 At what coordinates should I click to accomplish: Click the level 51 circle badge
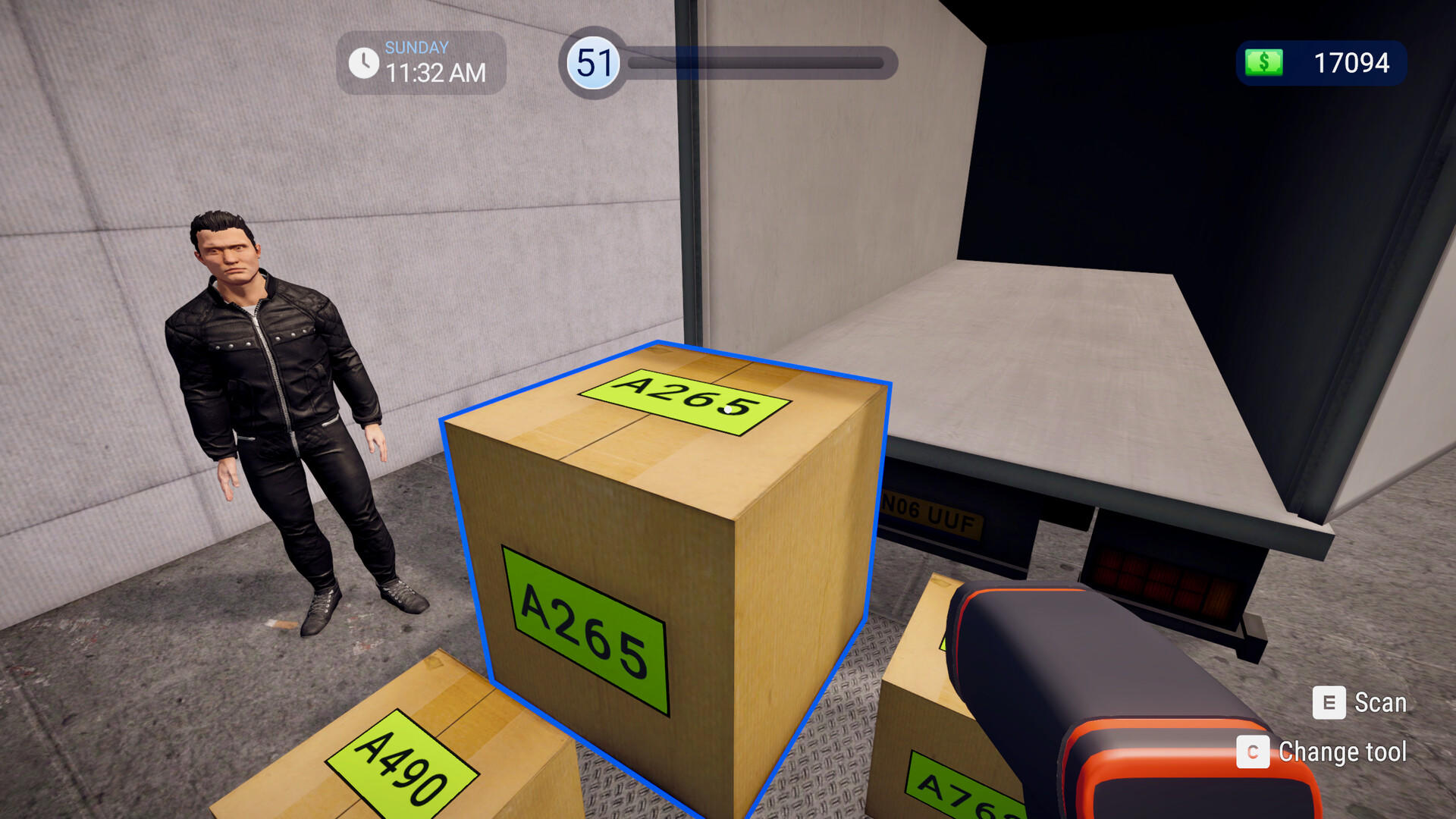[x=592, y=64]
